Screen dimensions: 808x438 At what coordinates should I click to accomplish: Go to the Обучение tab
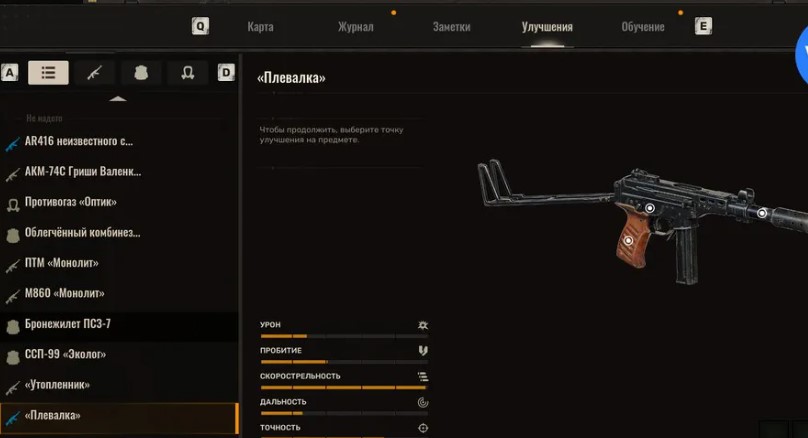click(642, 27)
